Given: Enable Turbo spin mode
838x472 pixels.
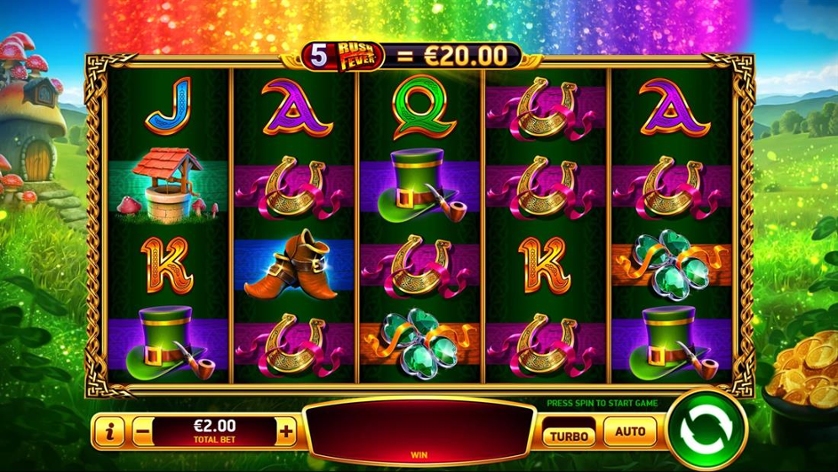Looking at the screenshot, I should pyautogui.click(x=570, y=434).
